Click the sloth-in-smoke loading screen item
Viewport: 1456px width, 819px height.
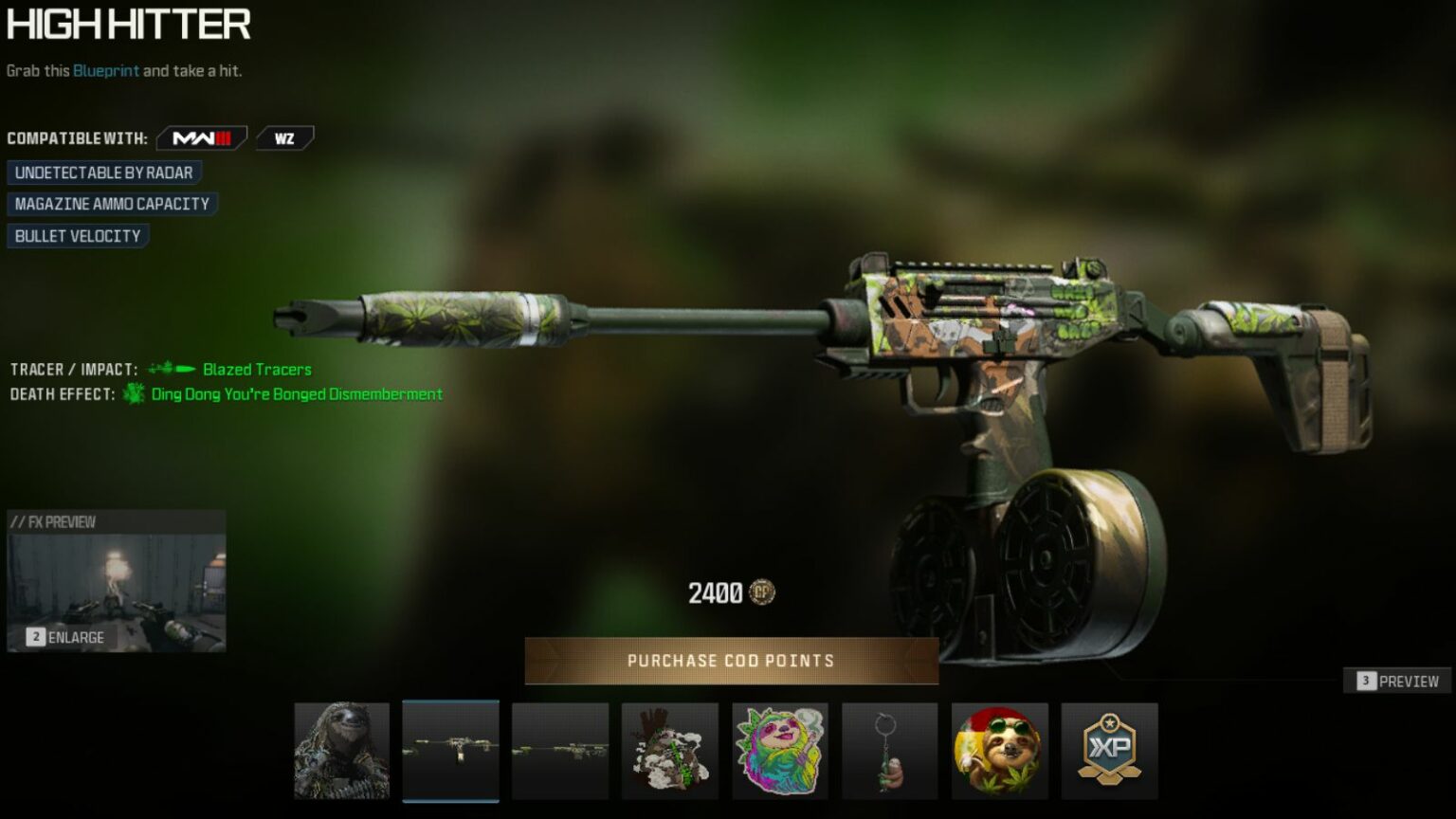pos(670,750)
